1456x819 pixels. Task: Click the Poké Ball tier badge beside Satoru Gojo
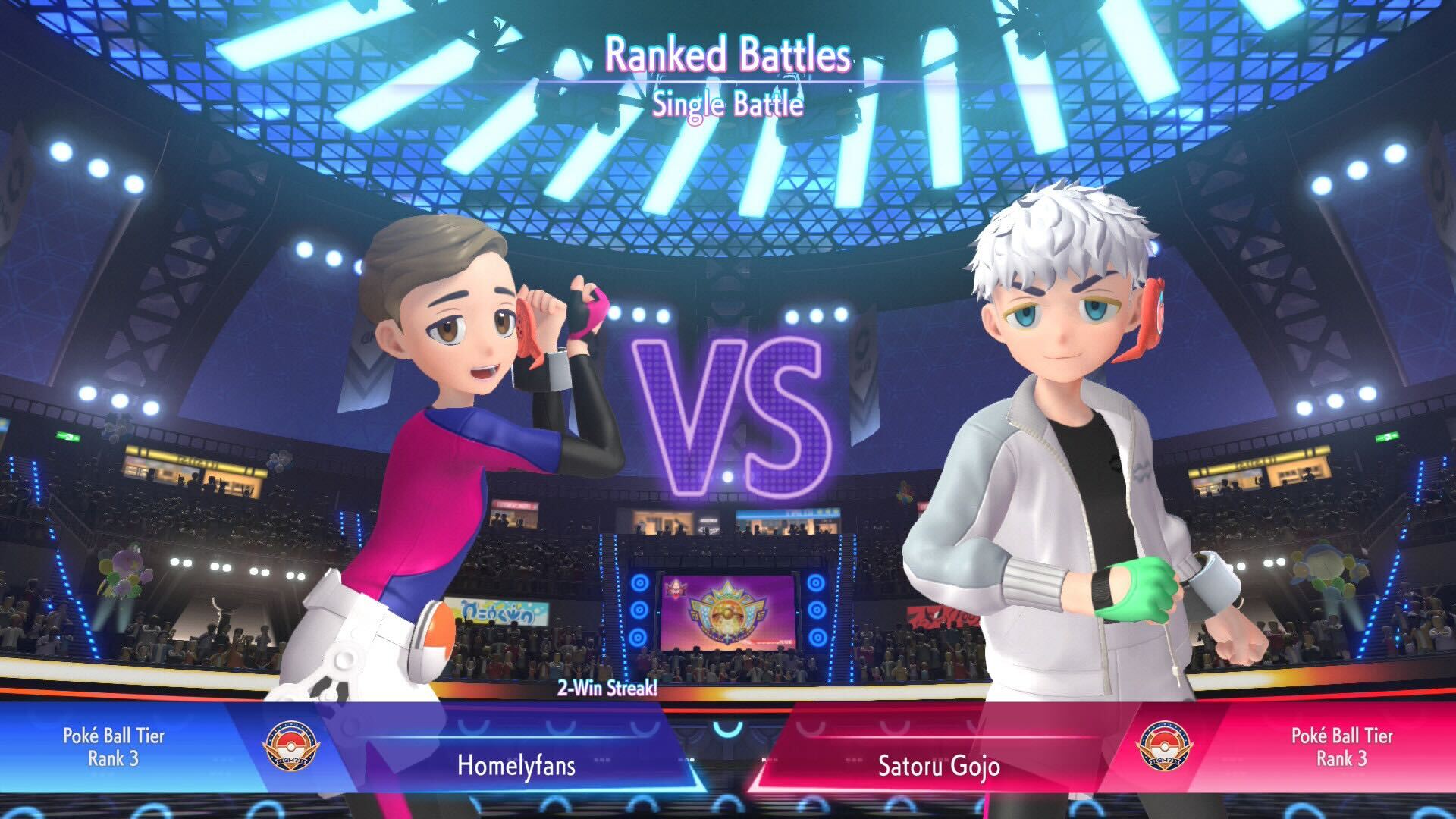(1164, 746)
